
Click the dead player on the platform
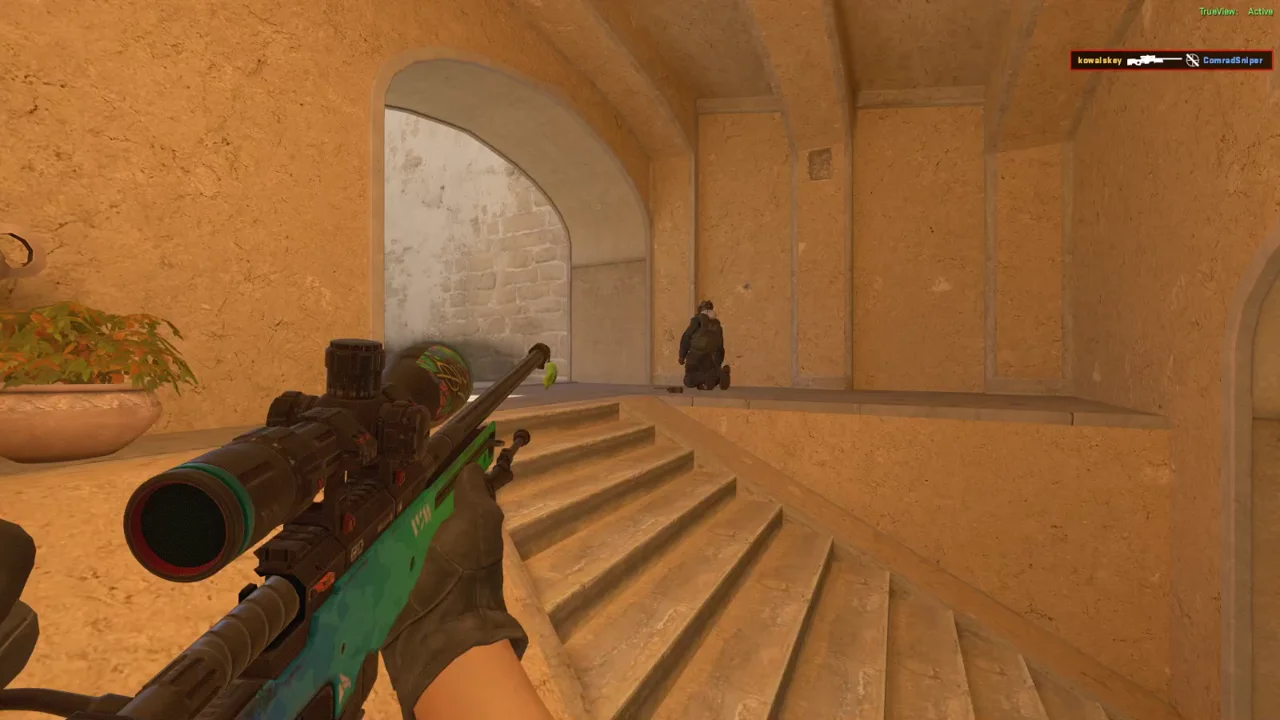705,345
